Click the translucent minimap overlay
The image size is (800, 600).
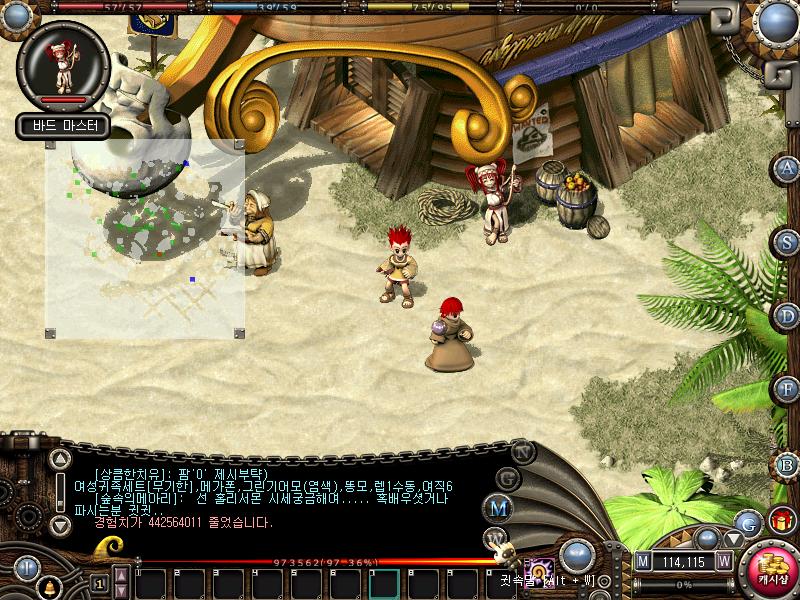[144, 240]
